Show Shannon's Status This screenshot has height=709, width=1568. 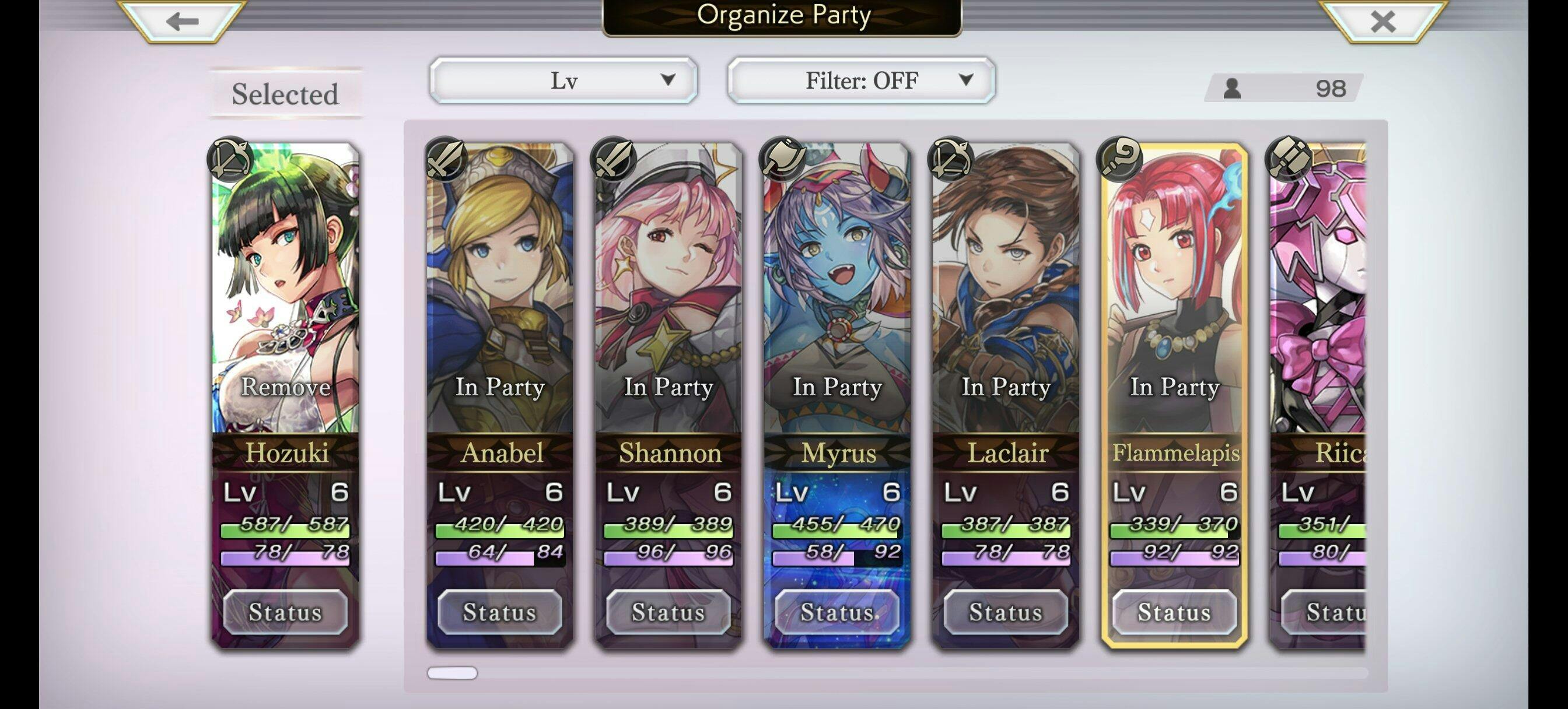point(668,612)
